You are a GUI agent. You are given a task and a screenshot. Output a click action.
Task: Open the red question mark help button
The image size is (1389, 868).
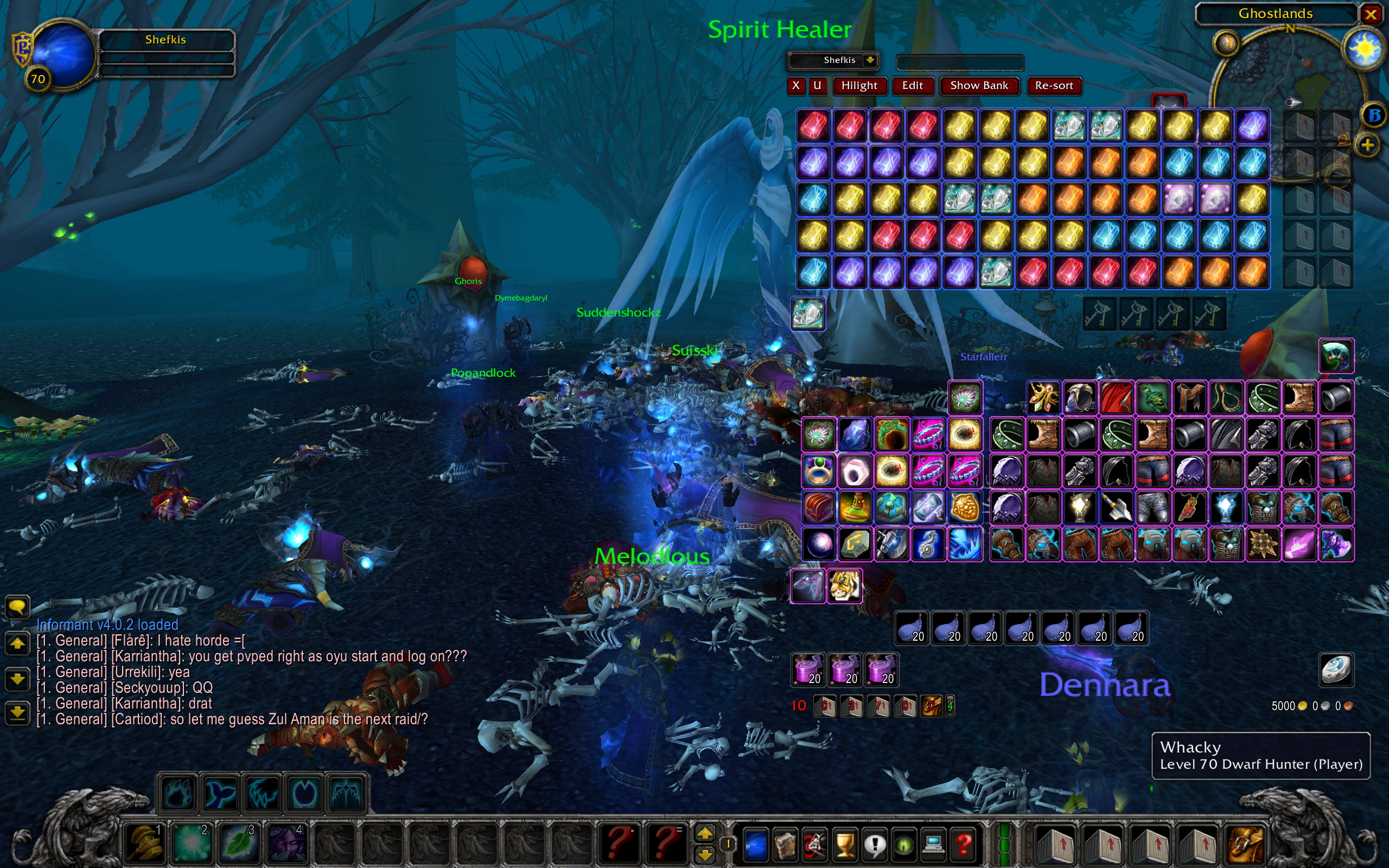(964, 844)
